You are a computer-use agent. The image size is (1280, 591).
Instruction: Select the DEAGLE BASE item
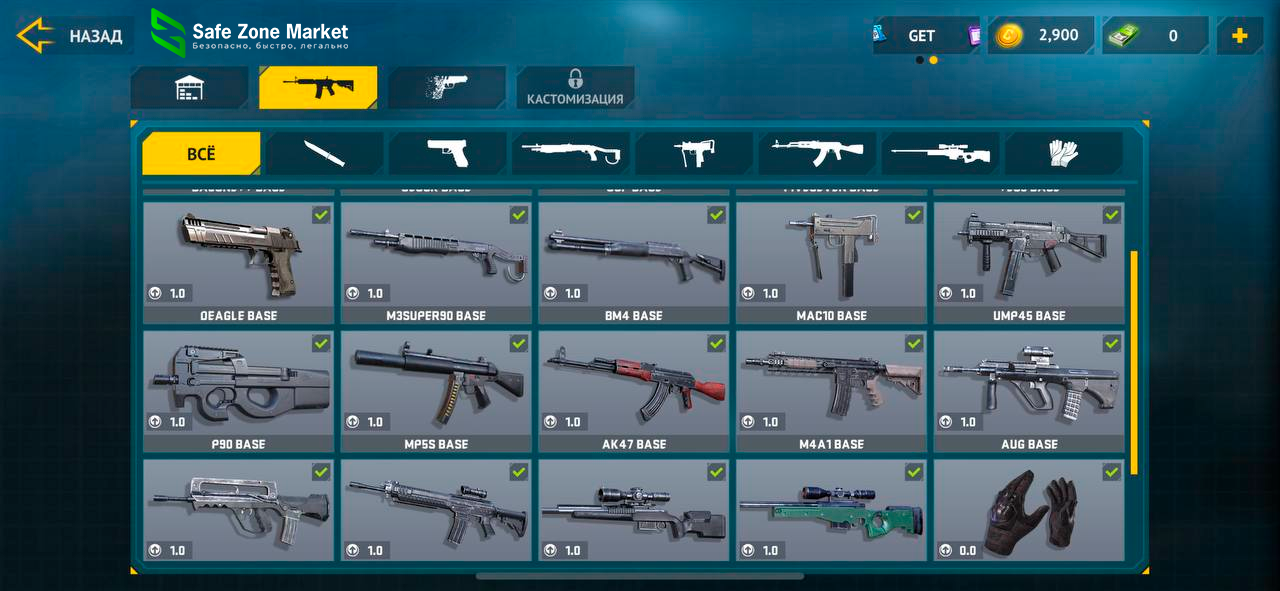[x=238, y=262]
